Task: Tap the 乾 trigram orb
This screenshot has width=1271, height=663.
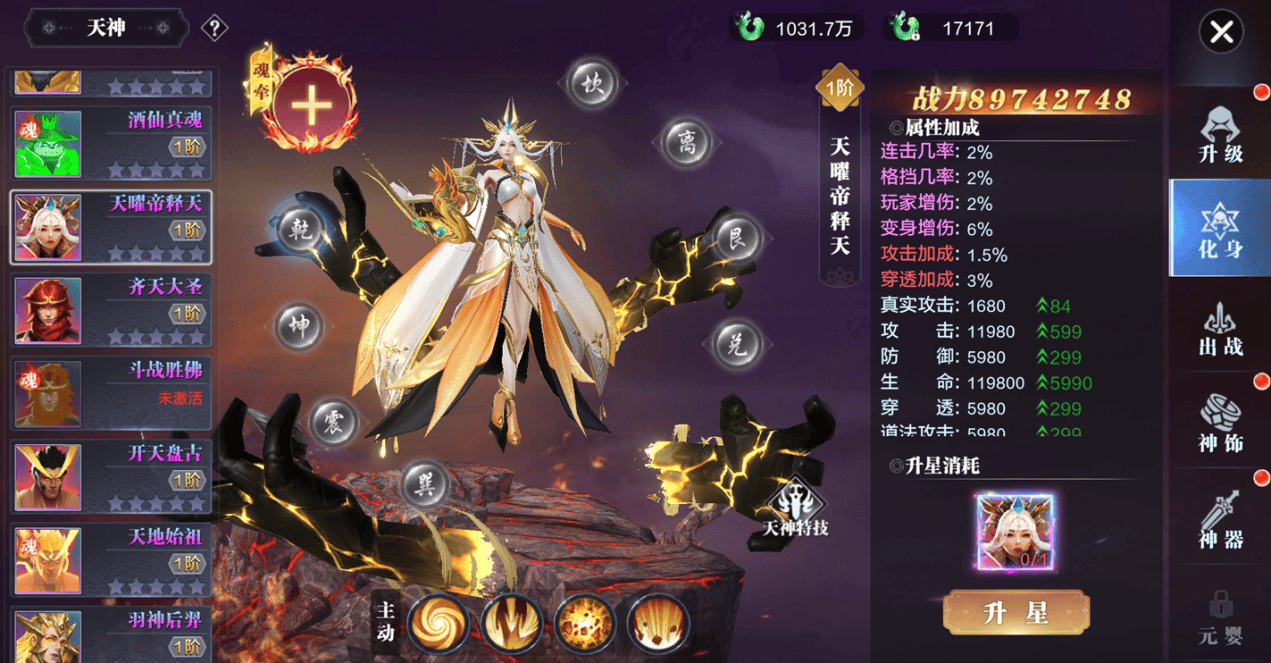Action: click(x=300, y=229)
